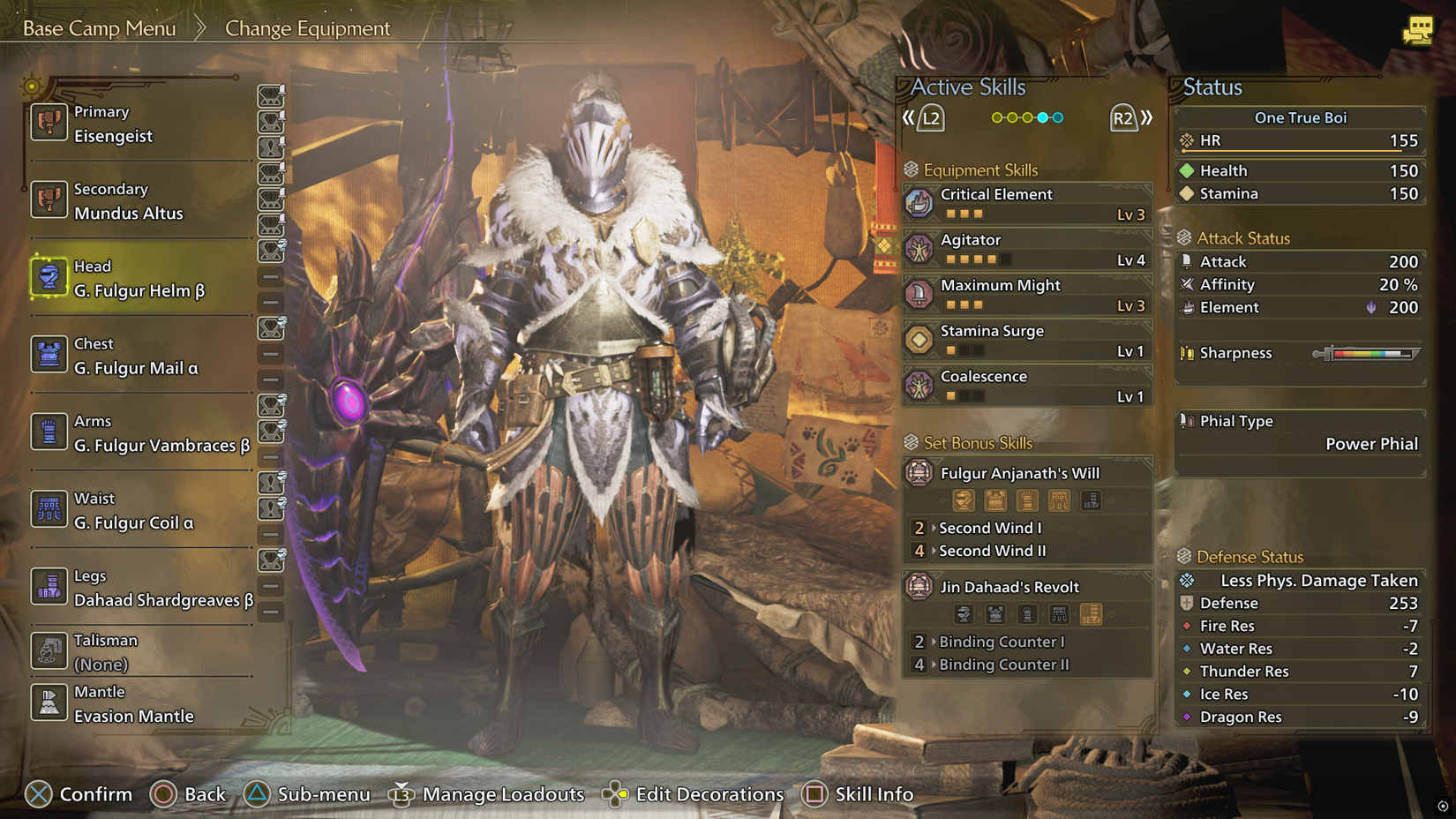Click the Jin Dahaad's Revolt set bonus icon
This screenshot has width=1456, height=819.
point(919,586)
